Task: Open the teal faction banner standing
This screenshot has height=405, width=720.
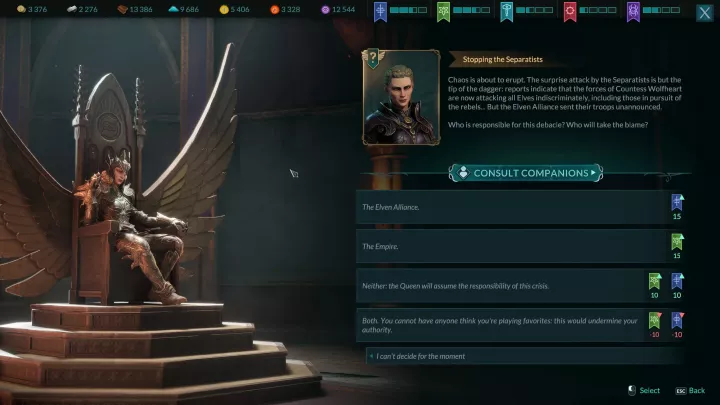Action: coord(507,11)
